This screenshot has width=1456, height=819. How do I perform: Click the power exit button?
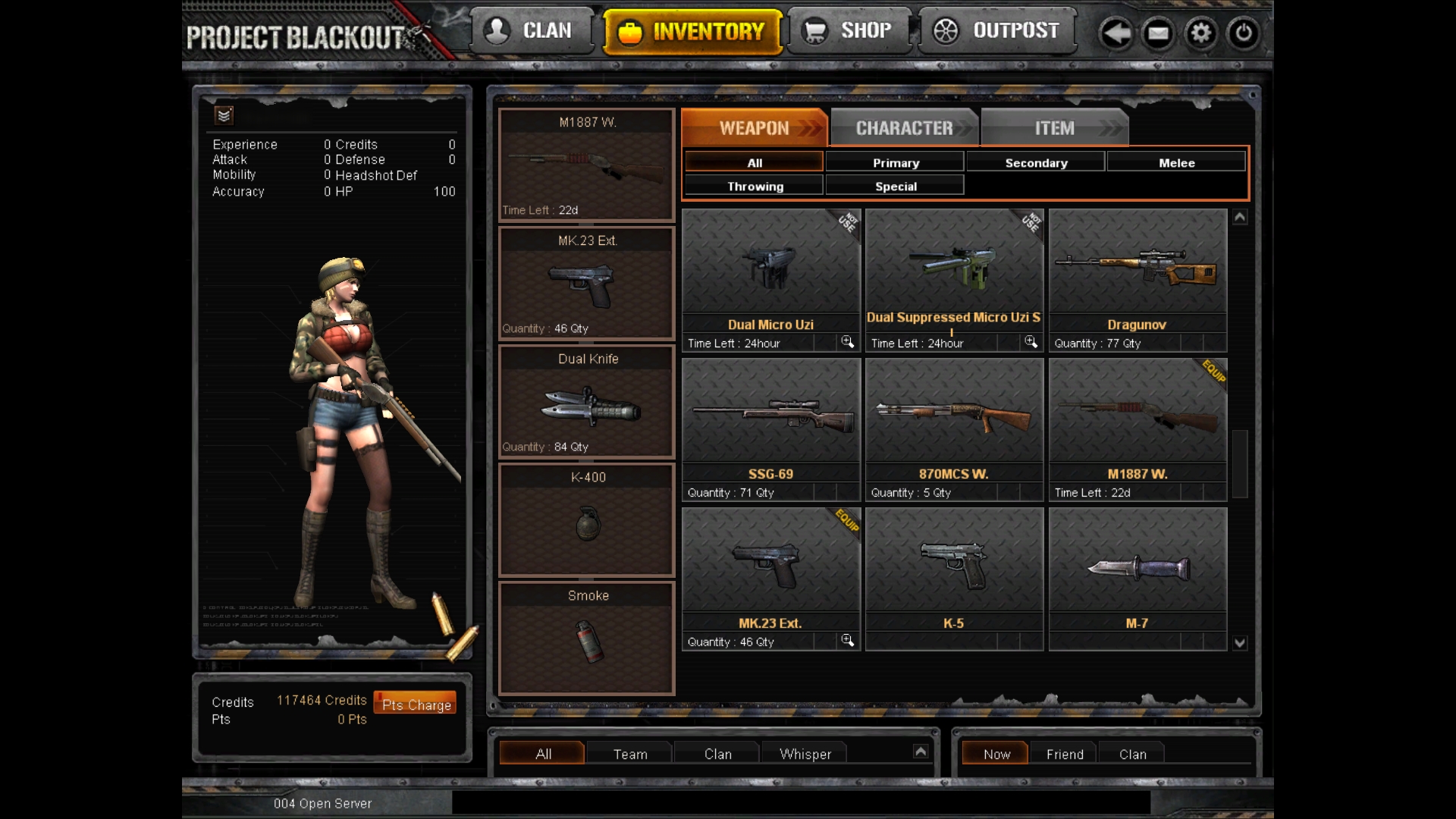(x=1243, y=33)
